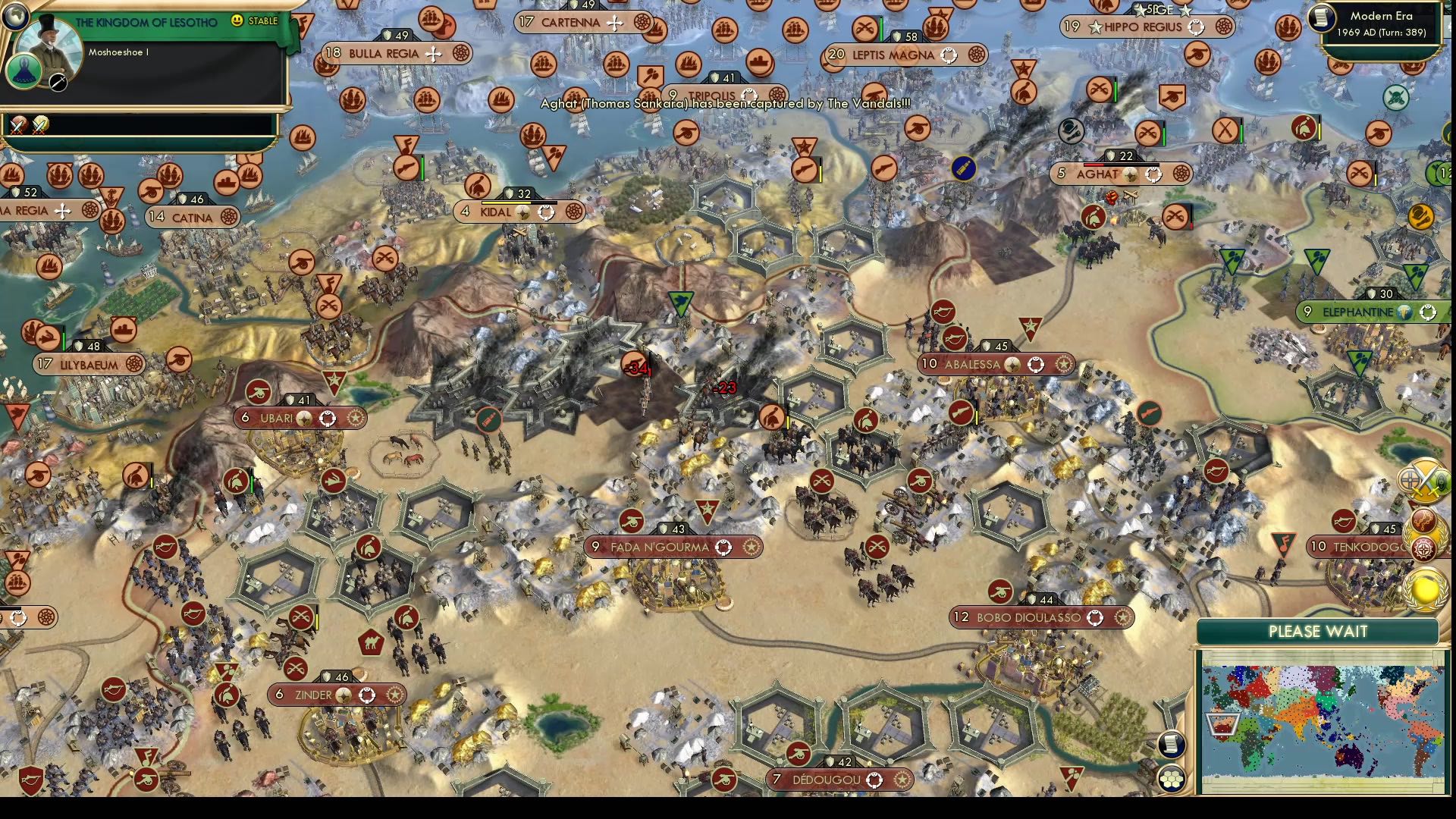Click the minimap world view
The height and width of the screenshot is (819, 1456).
click(x=1323, y=720)
